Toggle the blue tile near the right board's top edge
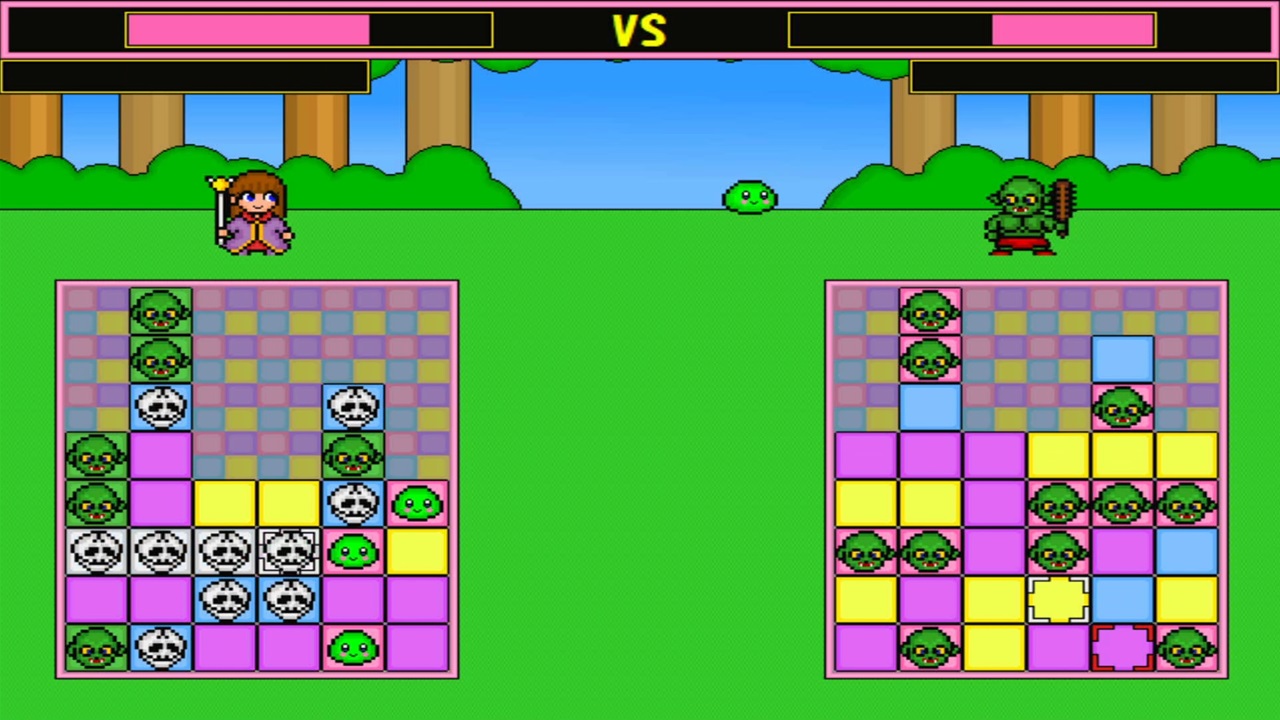1280x720 pixels. coord(1125,359)
